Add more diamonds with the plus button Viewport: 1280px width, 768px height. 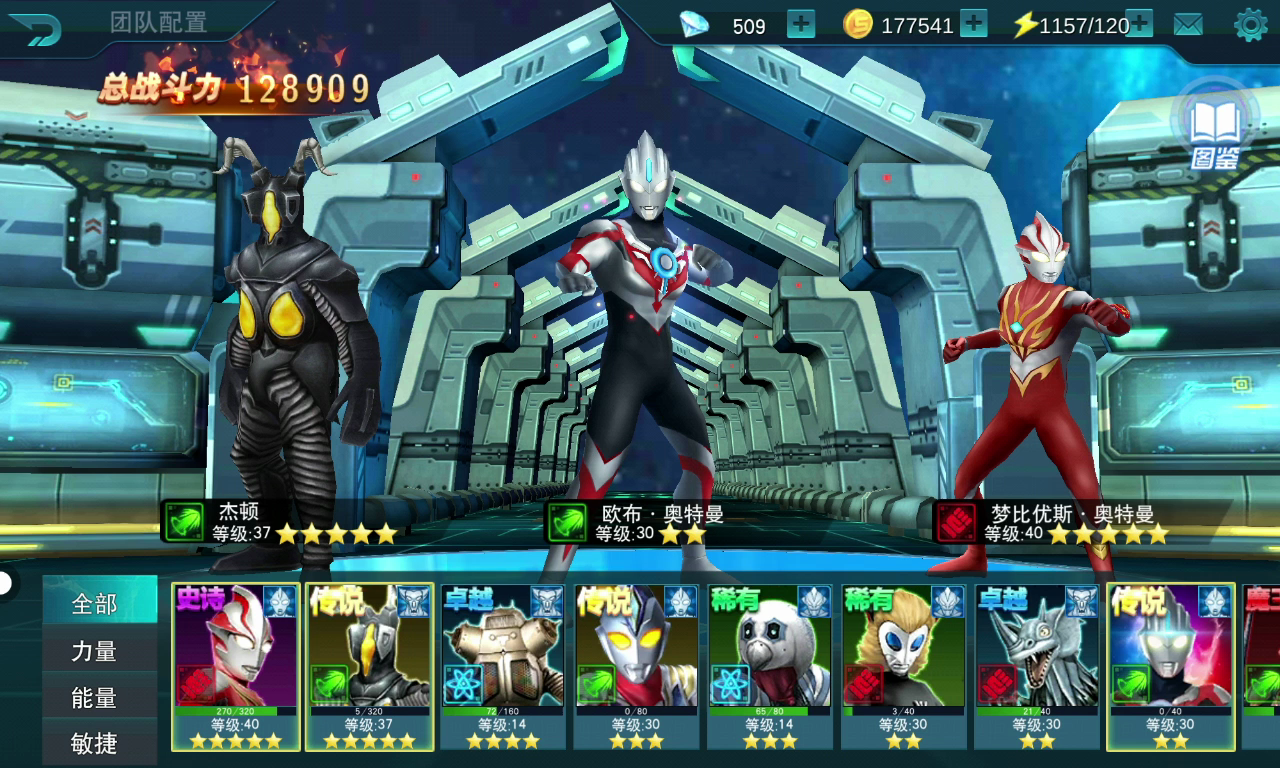coord(801,24)
